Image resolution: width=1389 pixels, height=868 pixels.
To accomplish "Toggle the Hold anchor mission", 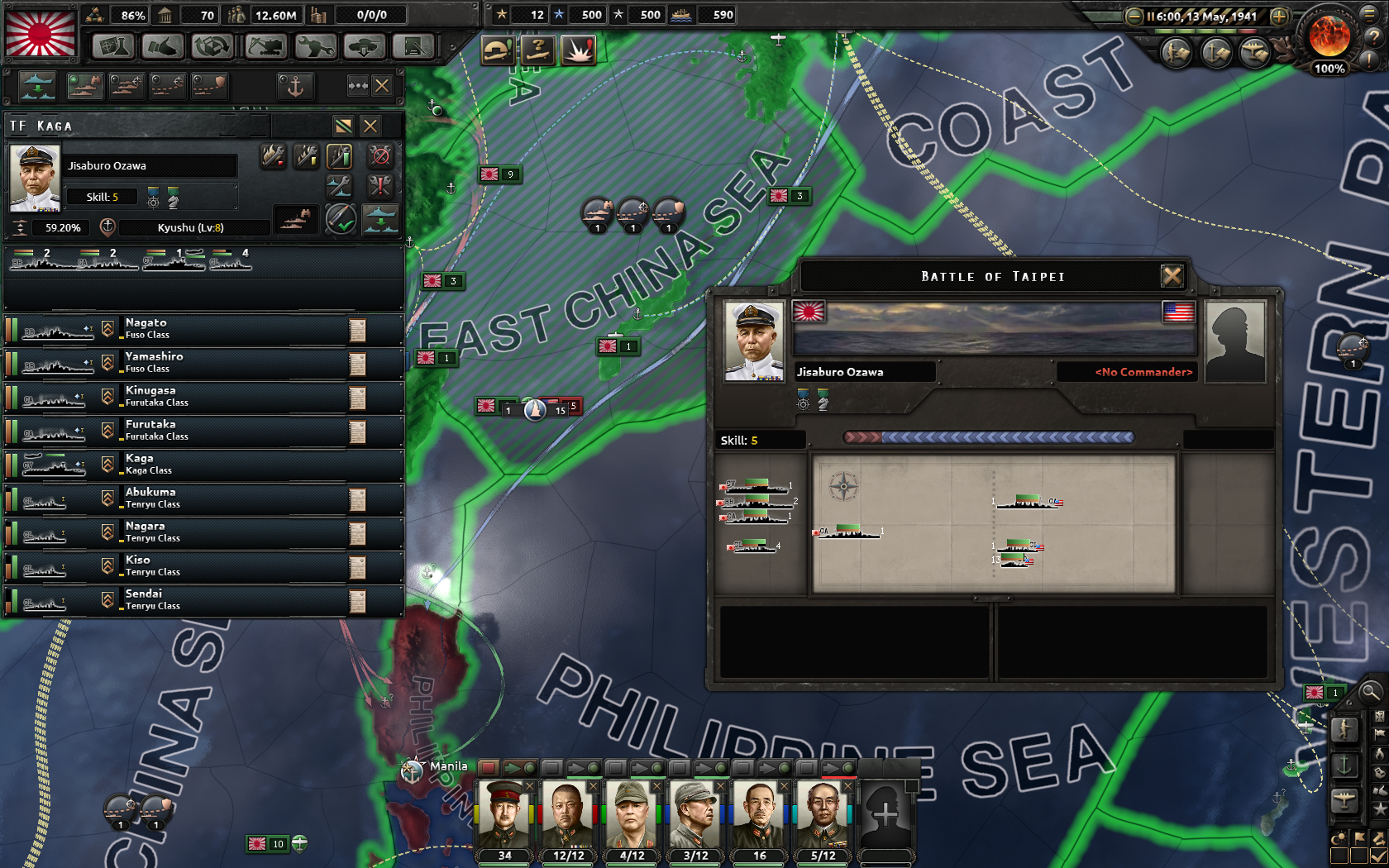I will 294,86.
